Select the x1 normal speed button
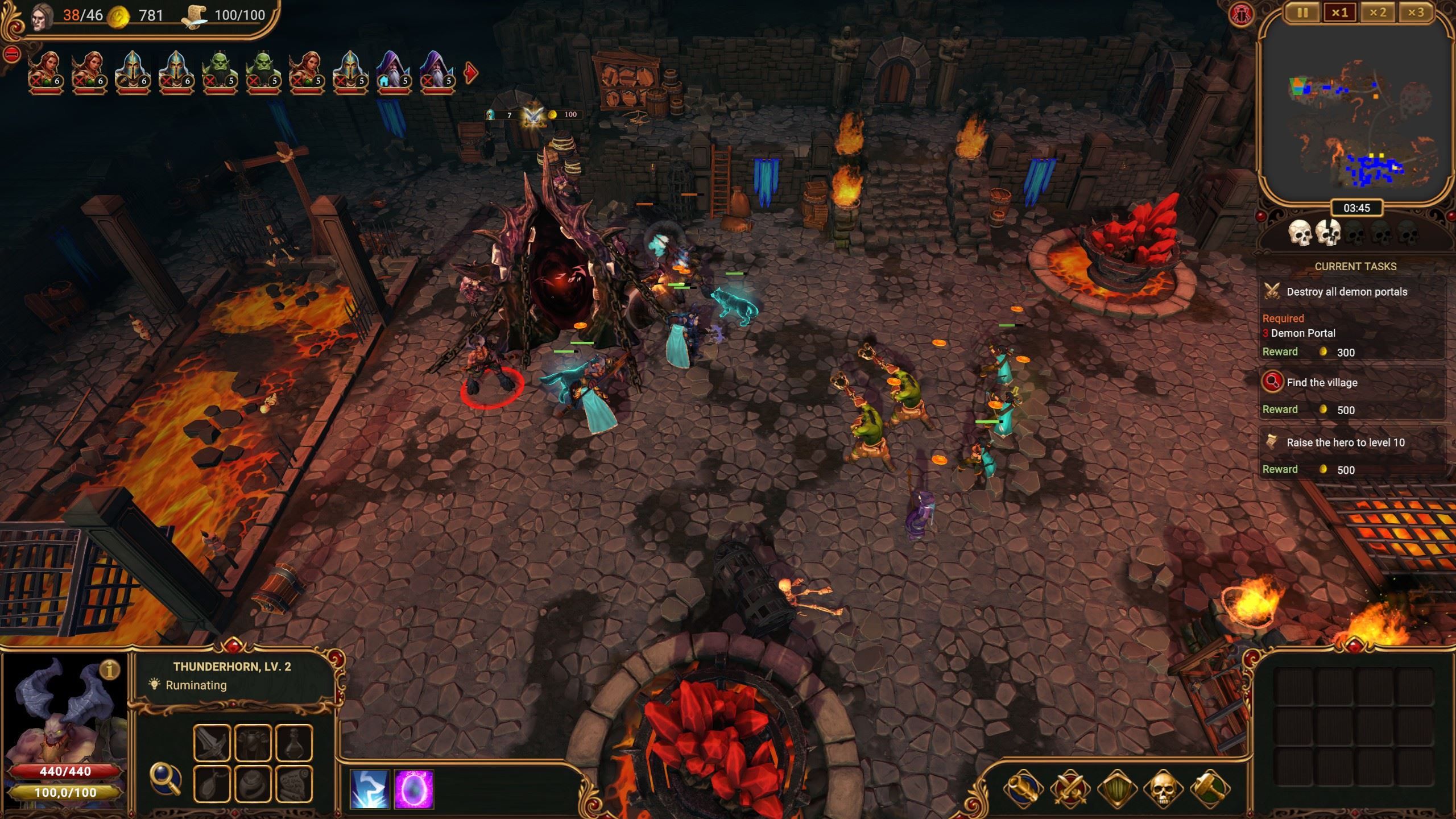 pos(1339,13)
